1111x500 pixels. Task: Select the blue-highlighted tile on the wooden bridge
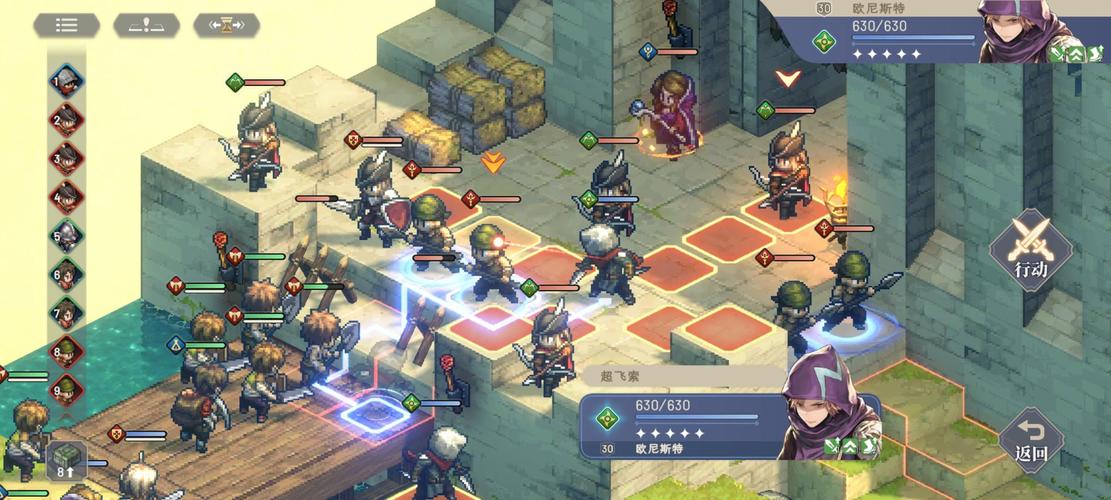point(365,410)
